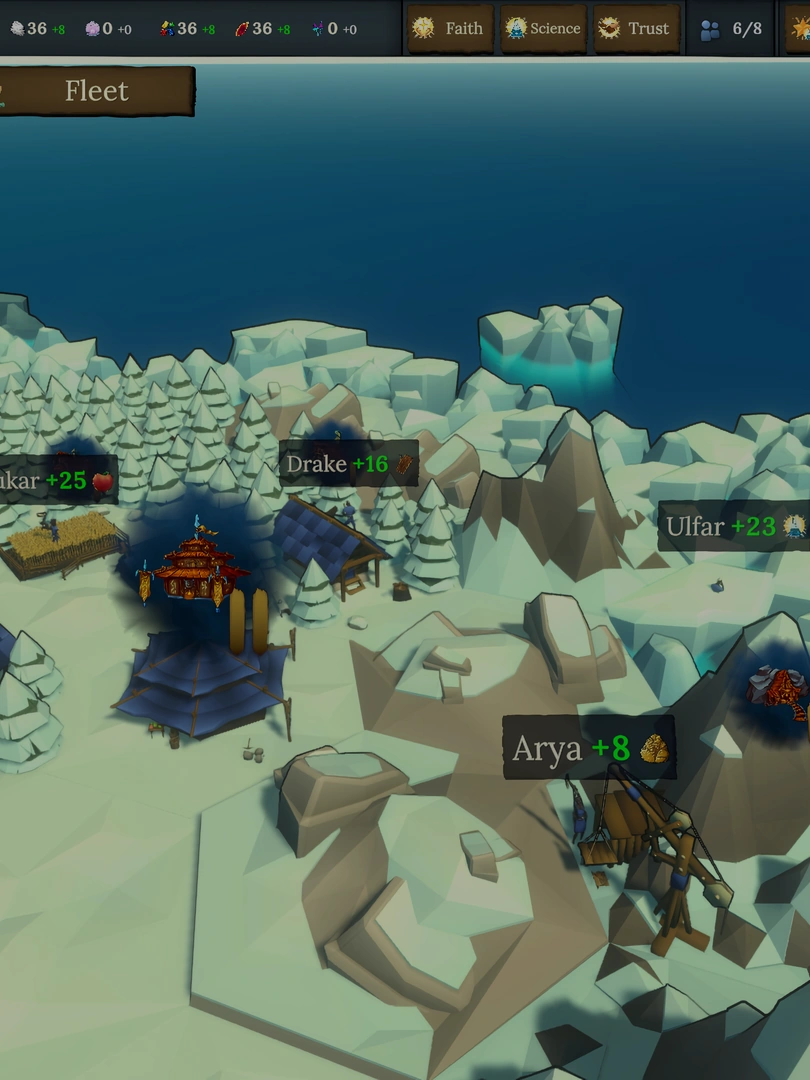Select villager Ulfar's name label
The height and width of the screenshot is (1080, 810).
point(735,526)
